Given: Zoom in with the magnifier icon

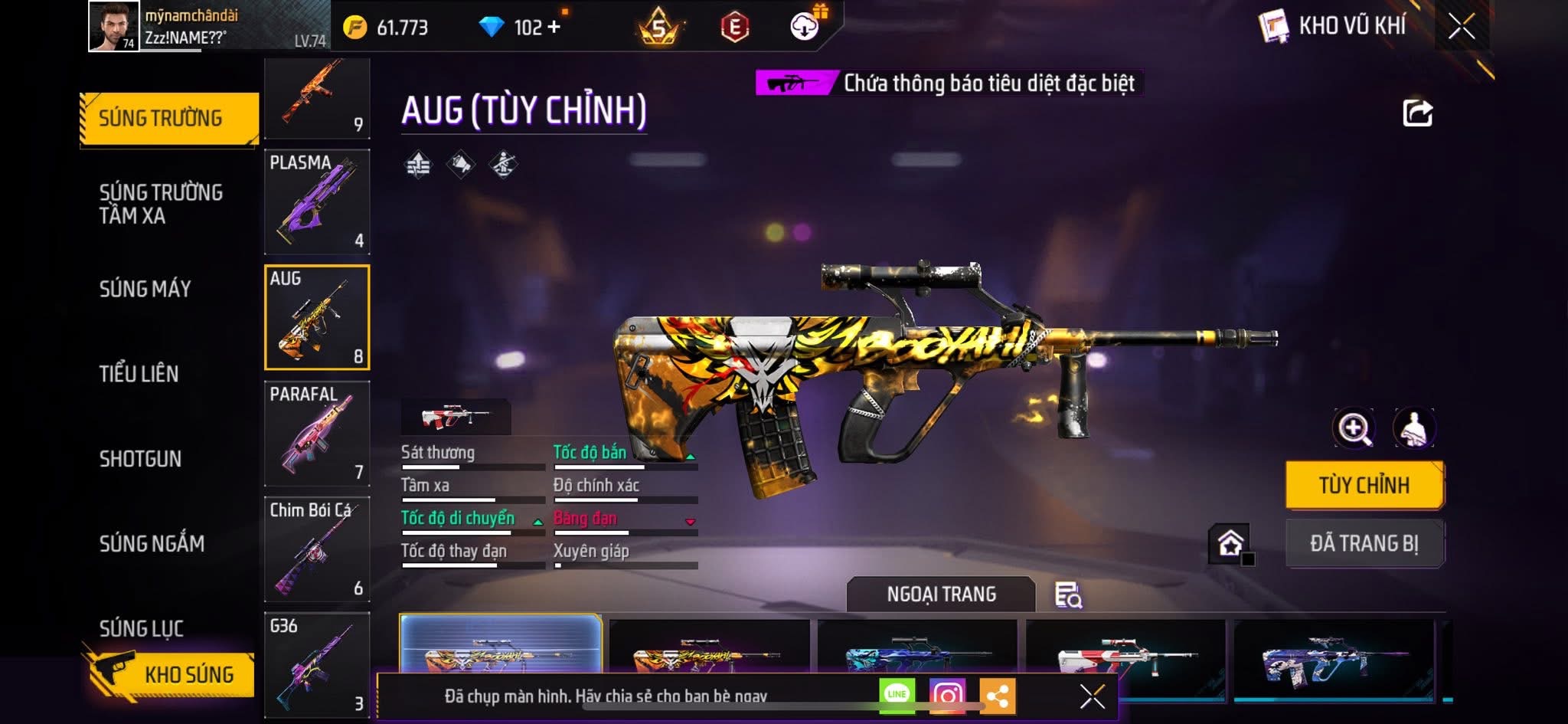Looking at the screenshot, I should click(1354, 428).
